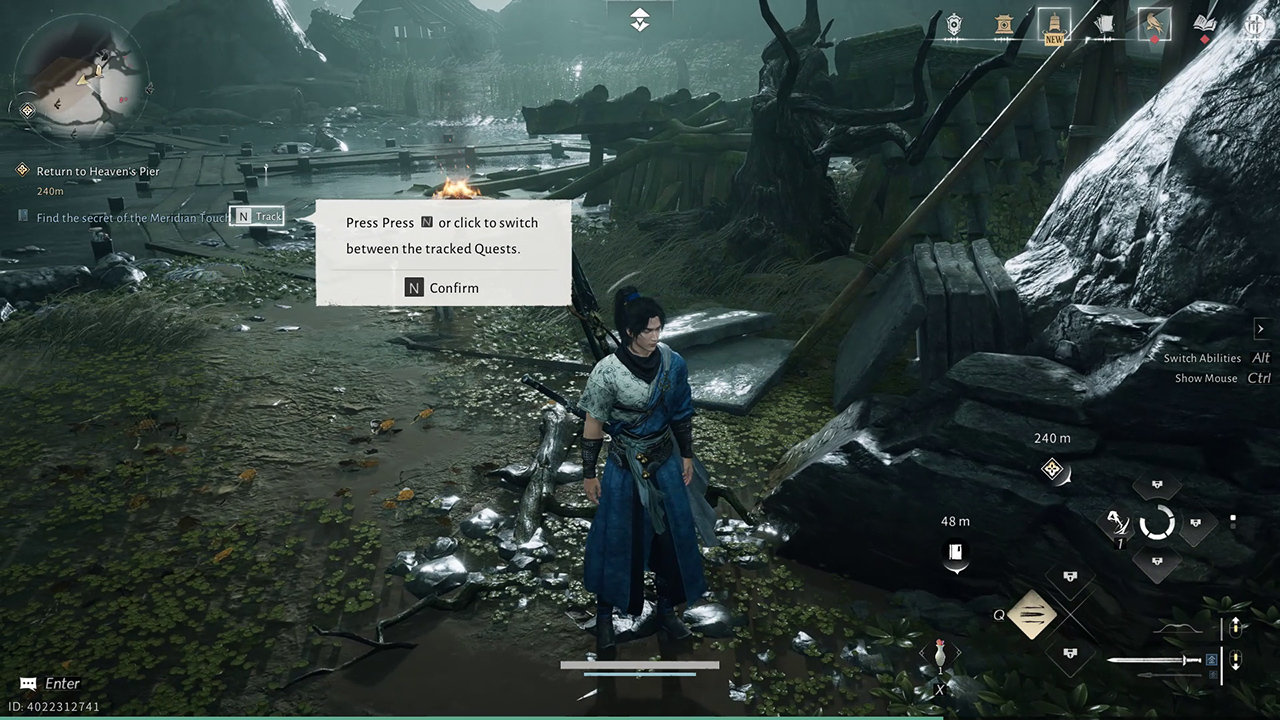1280x720 pixels.
Task: Expand the side panel arrow on right edge
Action: [x=1260, y=328]
